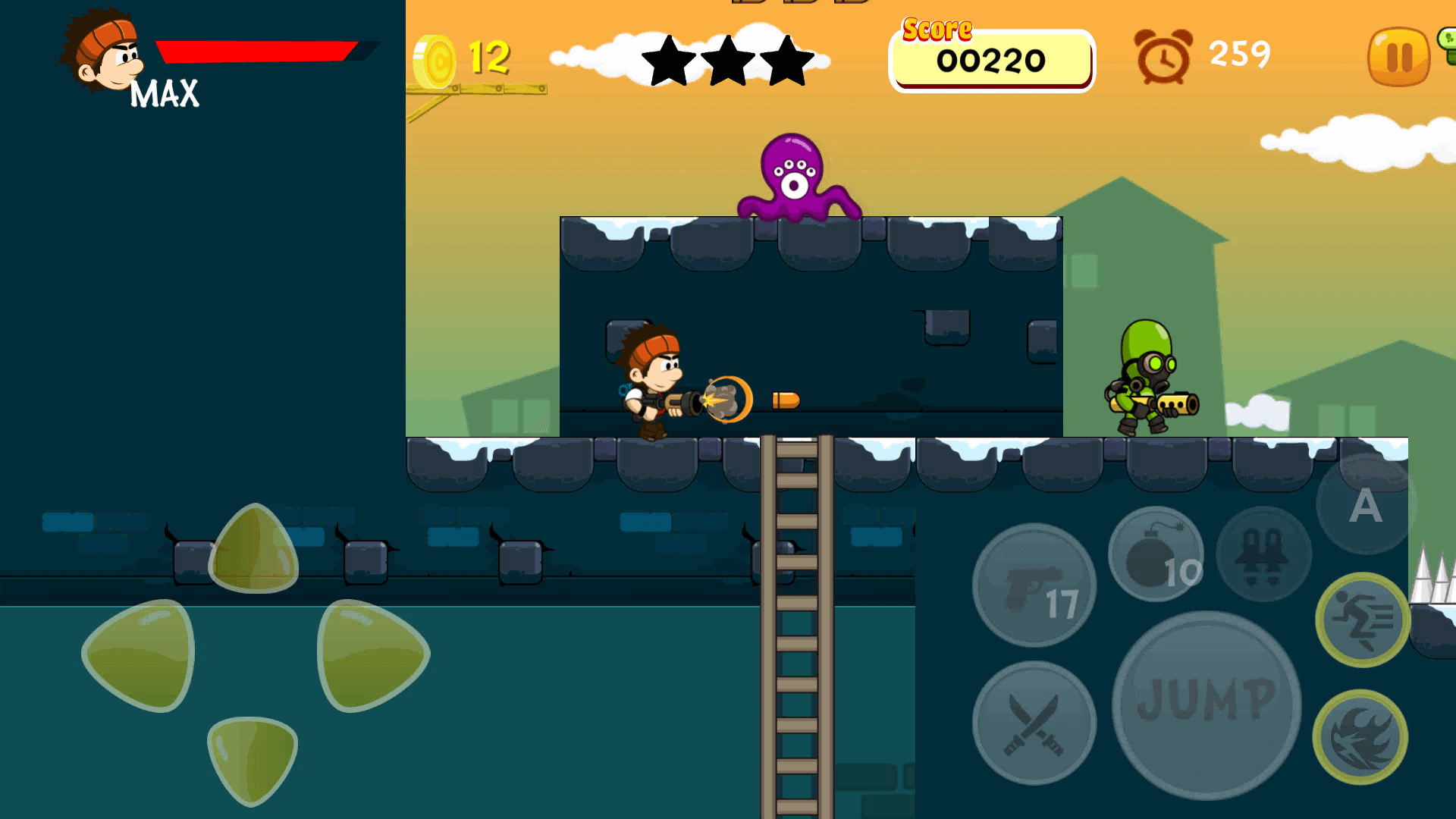
Task: Tap the A action button
Action: [1365, 505]
